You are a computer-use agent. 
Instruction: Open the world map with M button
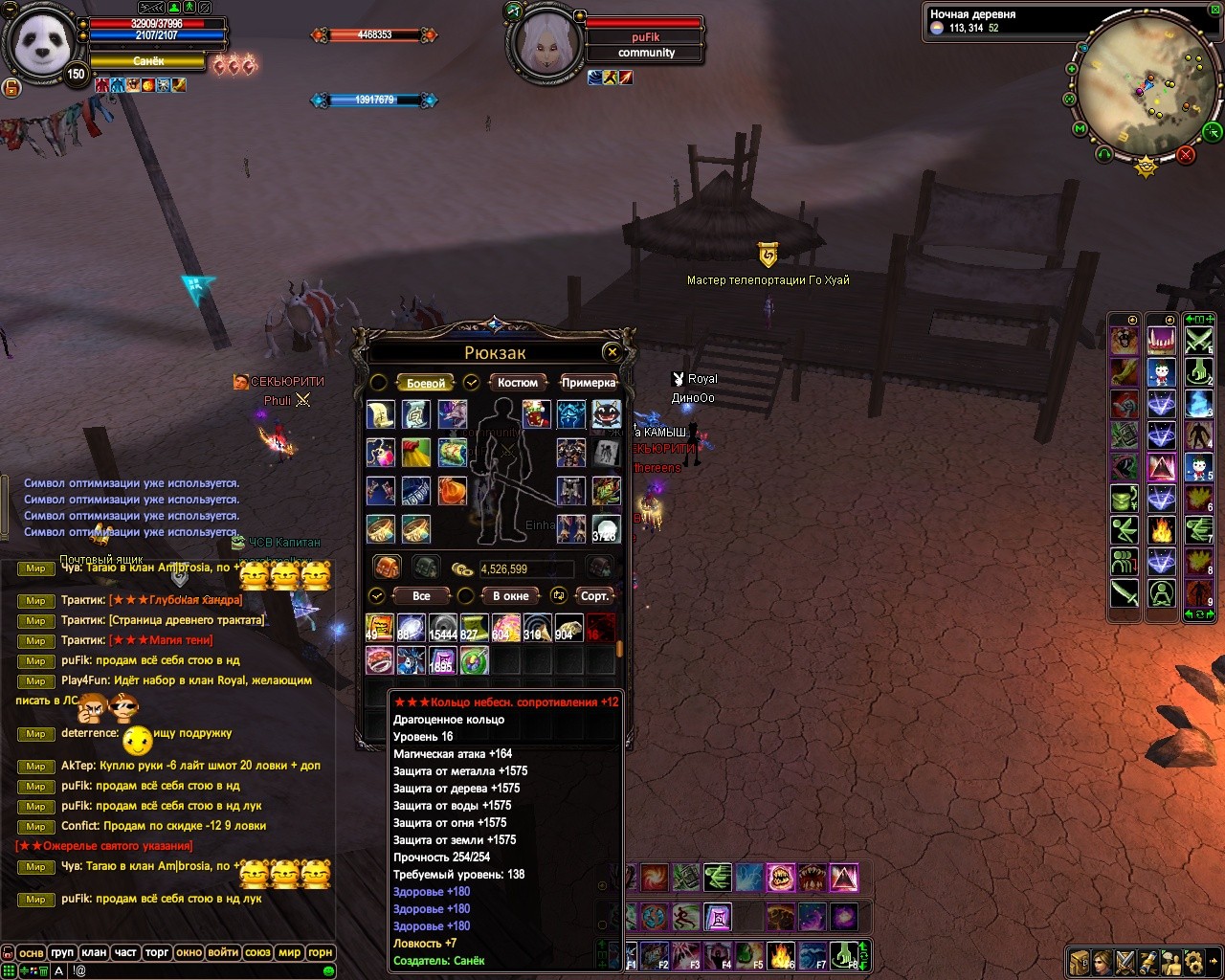click(x=1080, y=129)
